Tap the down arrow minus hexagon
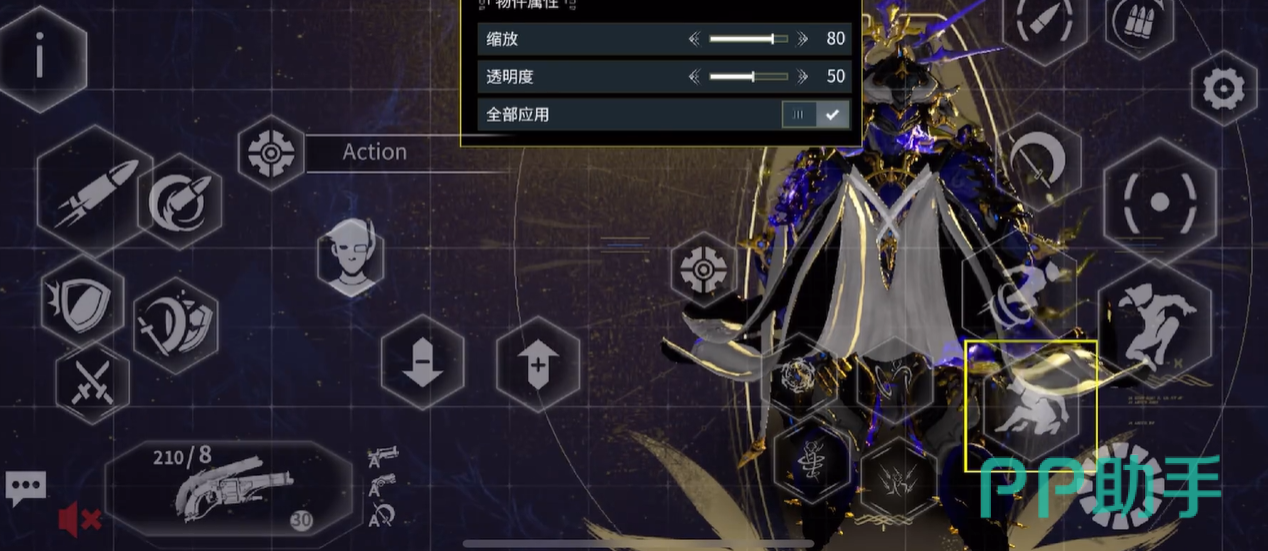Image resolution: width=1268 pixels, height=551 pixels. tap(422, 363)
